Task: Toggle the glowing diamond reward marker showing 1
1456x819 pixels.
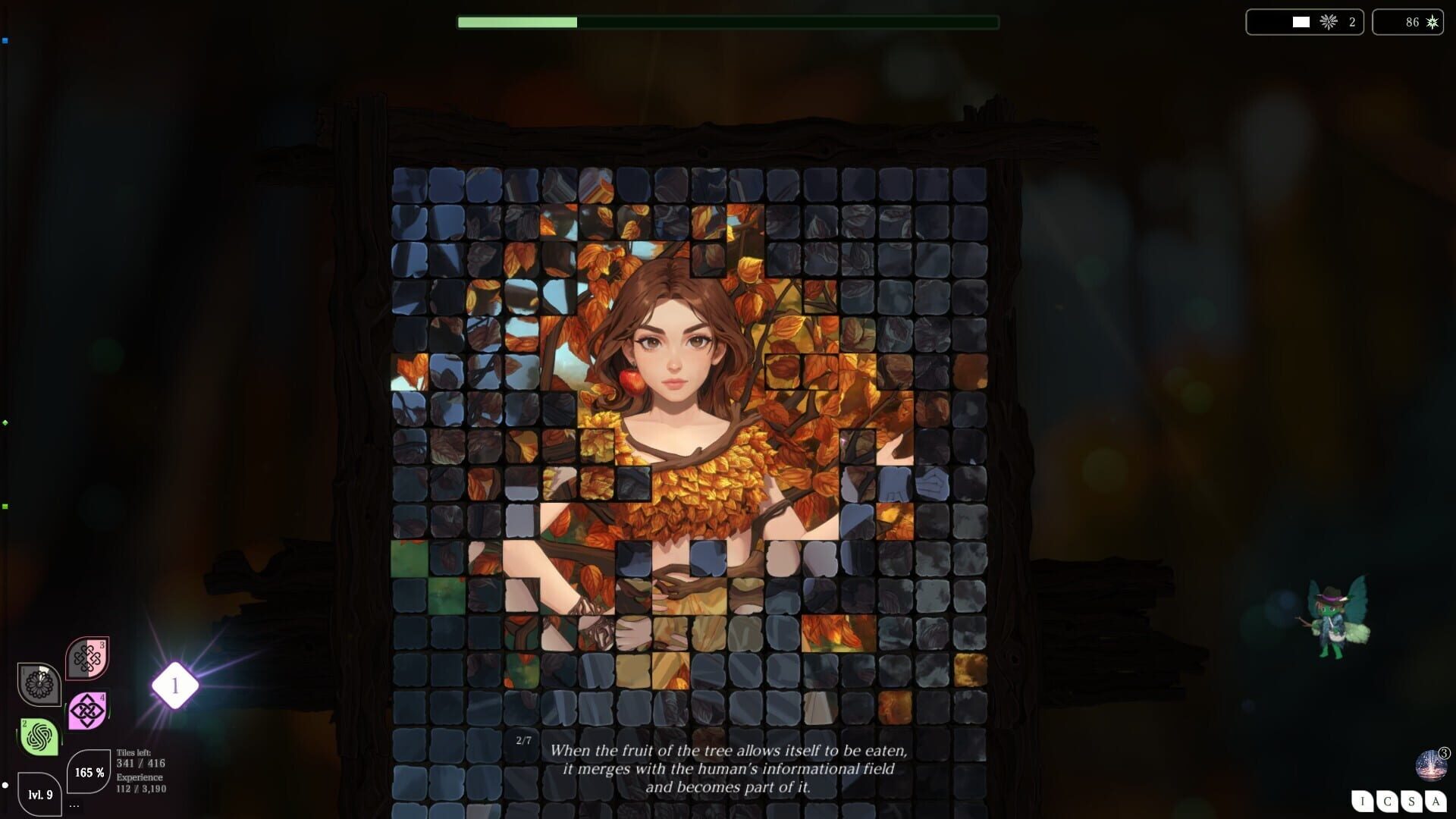Action: 175,685
